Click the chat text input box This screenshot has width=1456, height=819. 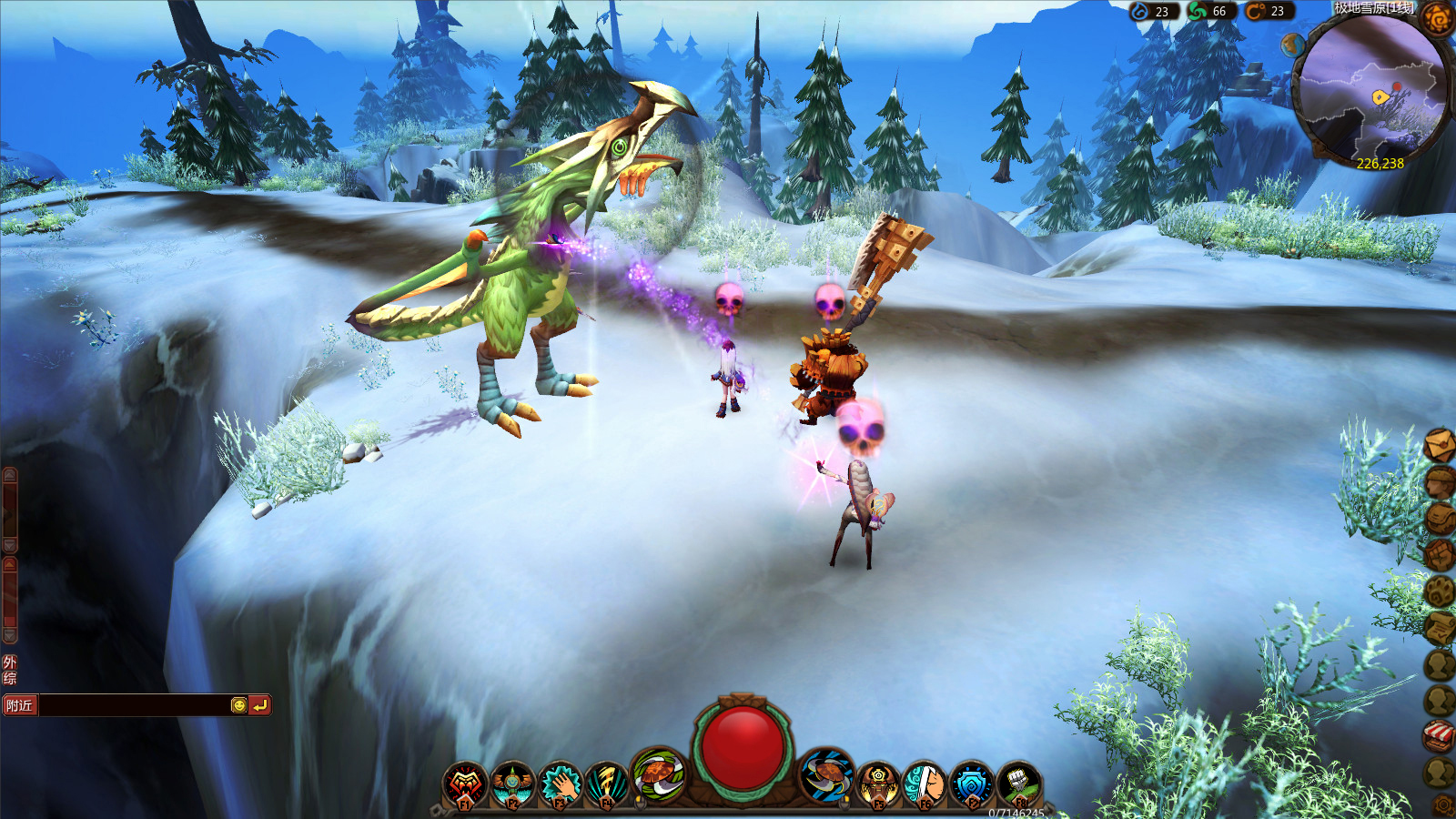135,705
